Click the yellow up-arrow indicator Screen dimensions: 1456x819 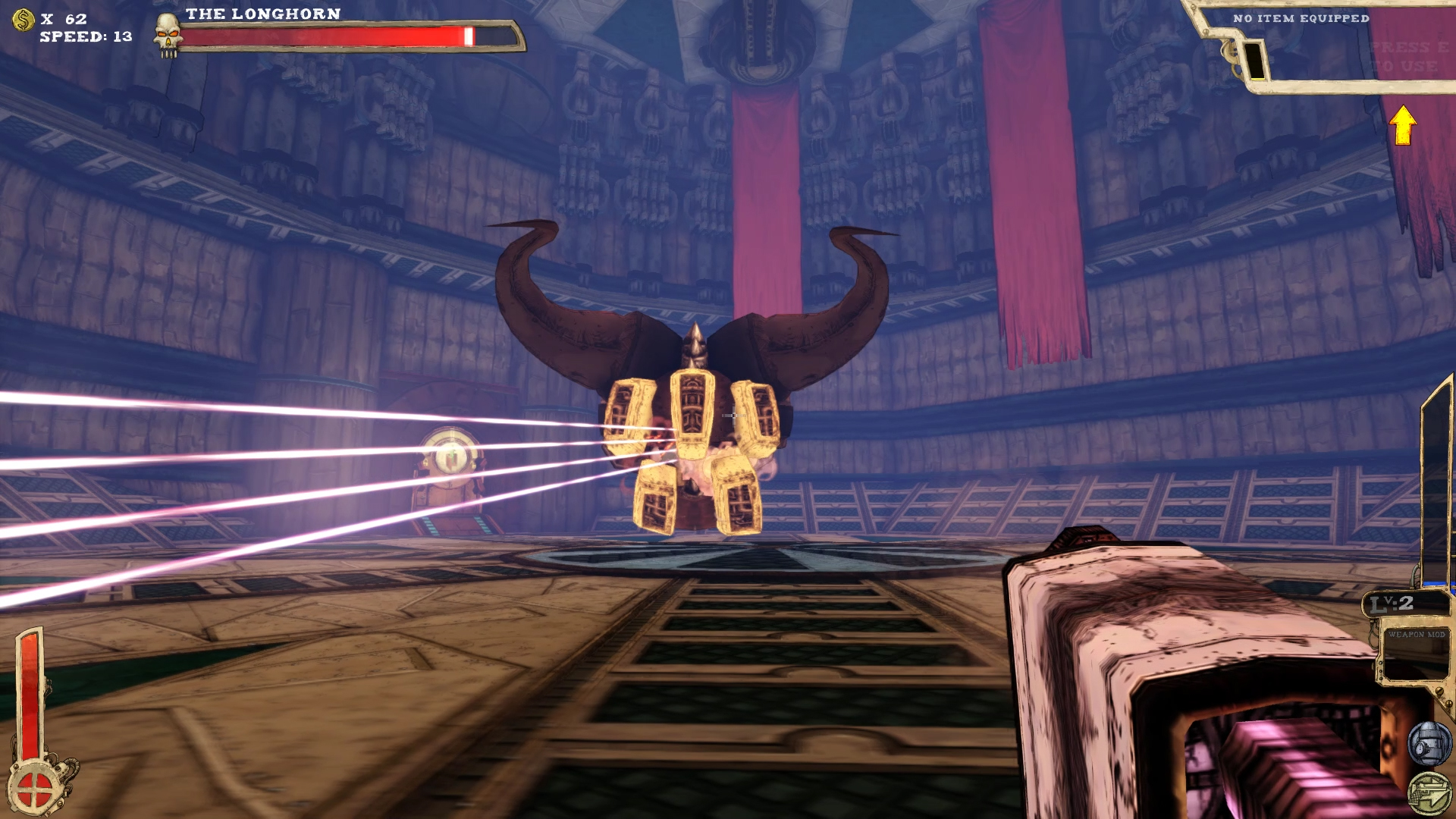point(1403,125)
